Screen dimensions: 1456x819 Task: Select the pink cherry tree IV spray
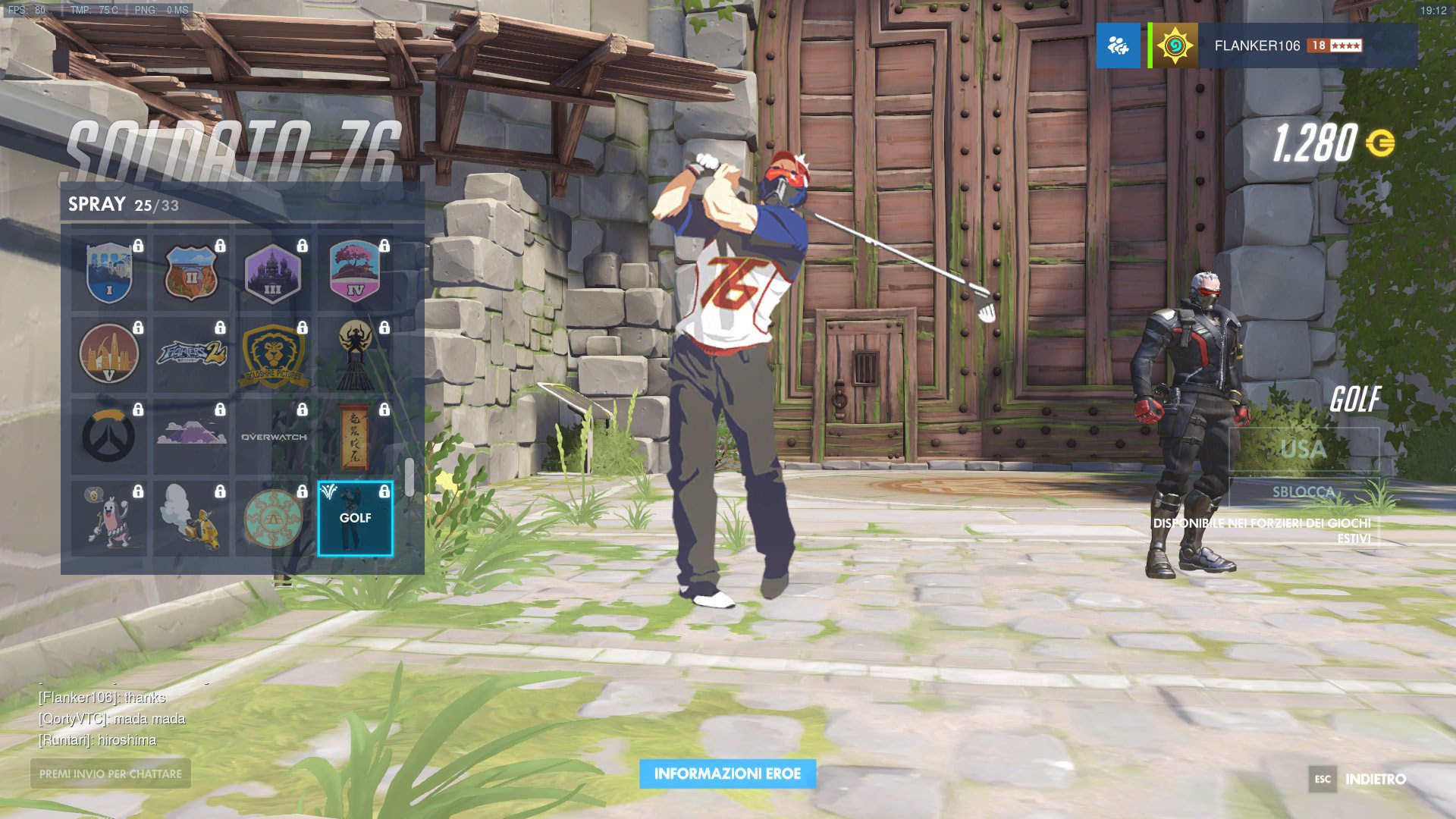coord(355,273)
